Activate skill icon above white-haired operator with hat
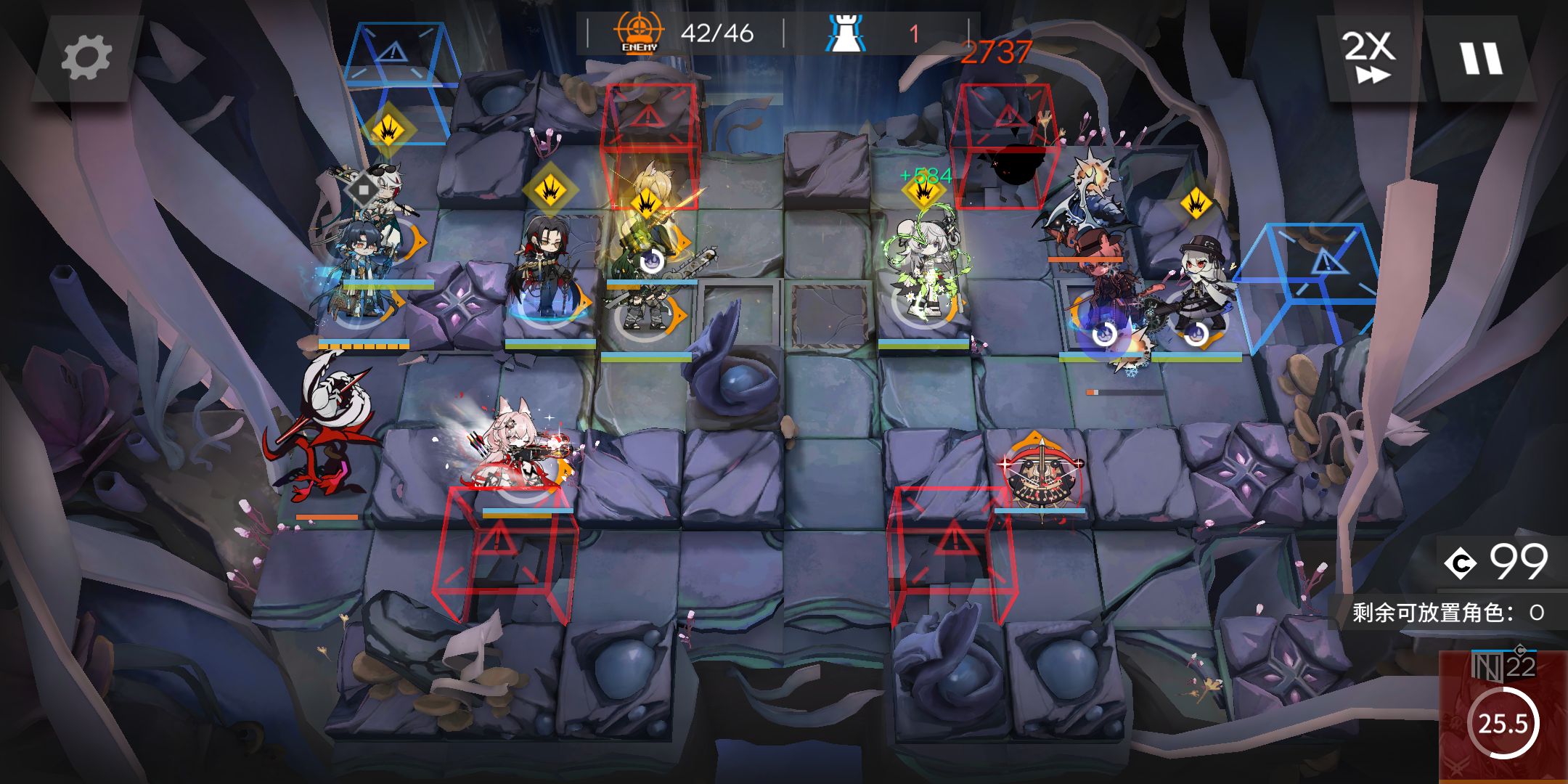 (1195, 204)
